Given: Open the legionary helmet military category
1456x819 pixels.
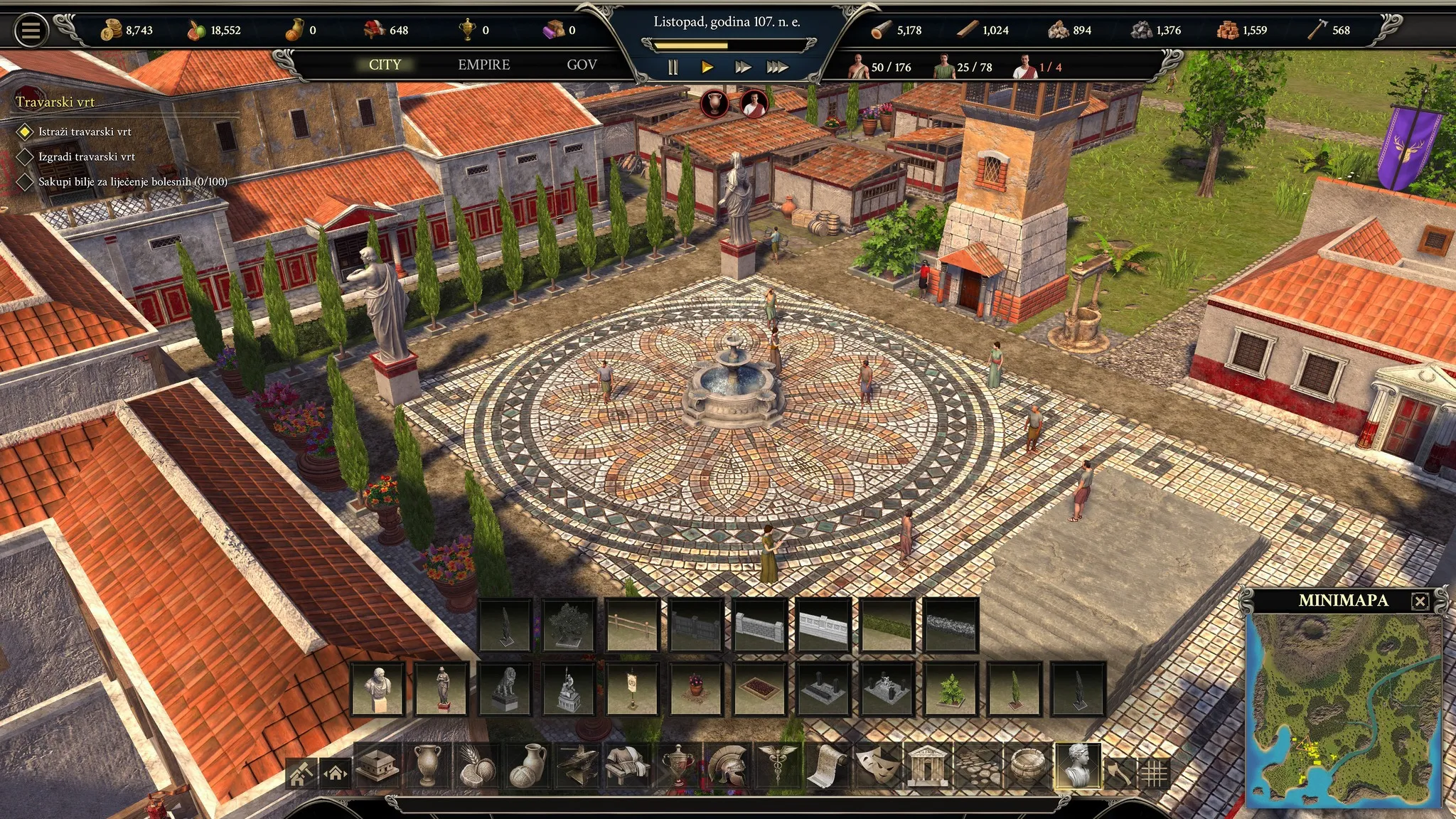Looking at the screenshot, I should (727, 766).
